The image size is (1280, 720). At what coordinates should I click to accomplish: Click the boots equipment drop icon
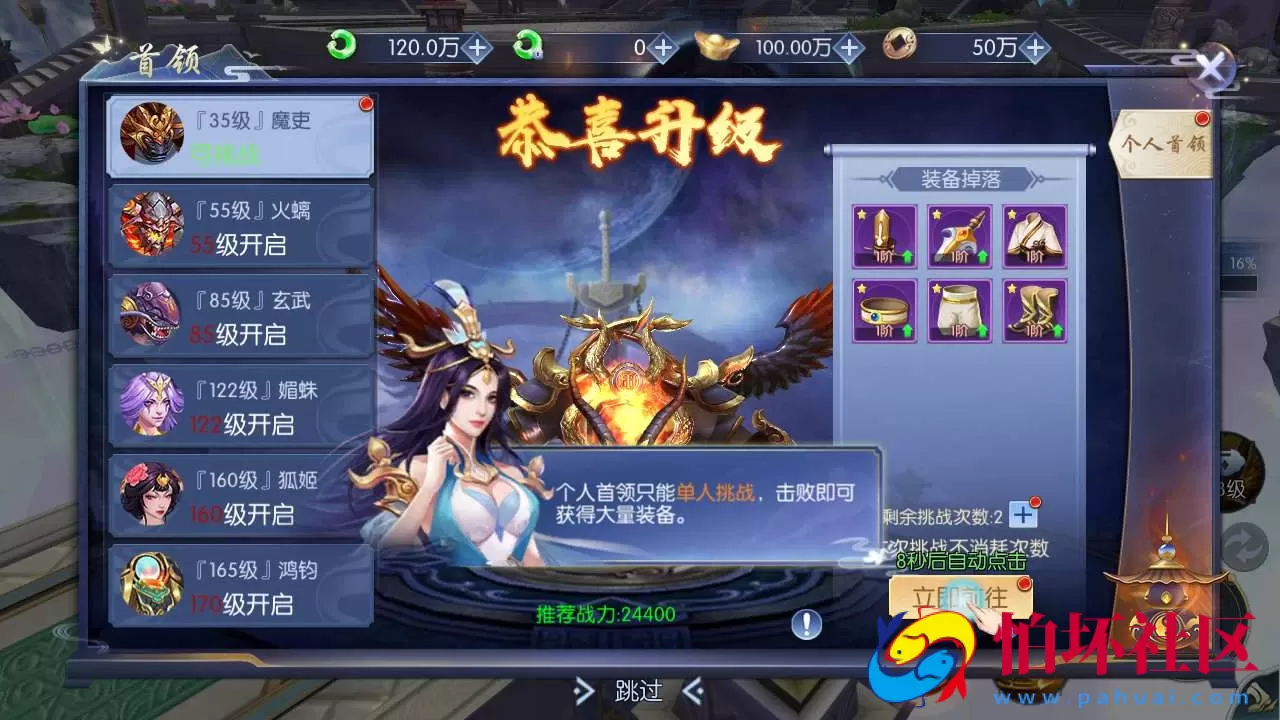[1033, 310]
